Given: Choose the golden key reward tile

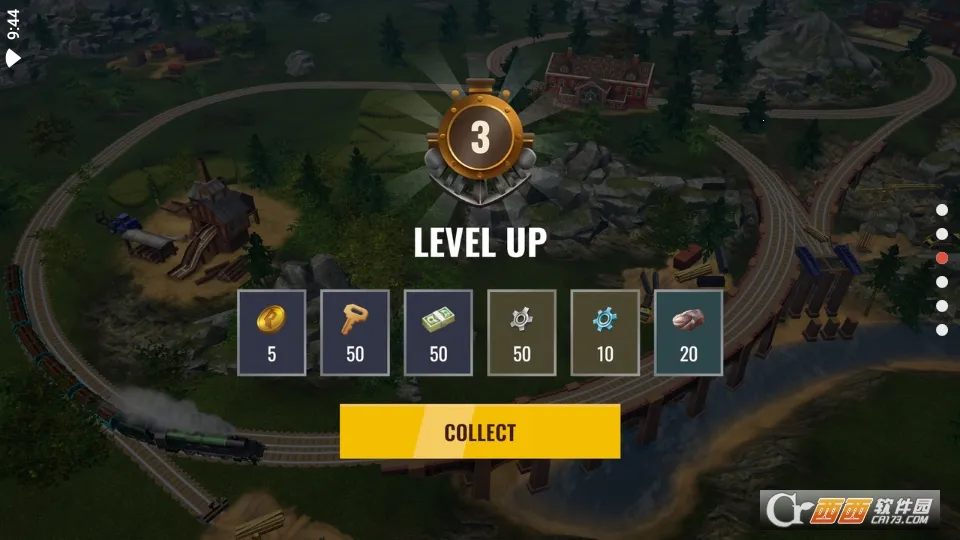Looking at the screenshot, I should [x=355, y=333].
